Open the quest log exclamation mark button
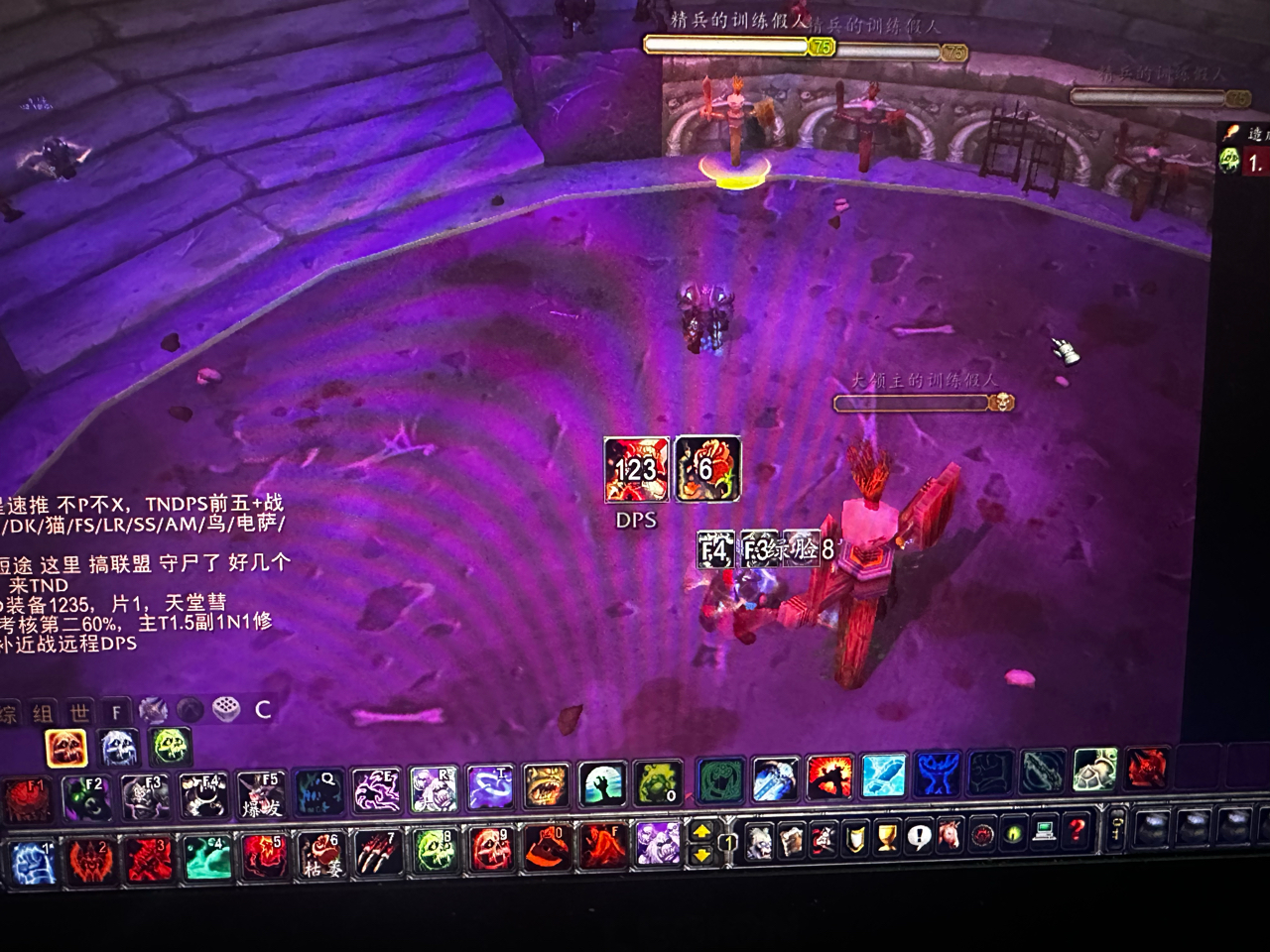This screenshot has width=1270, height=952. point(919,842)
